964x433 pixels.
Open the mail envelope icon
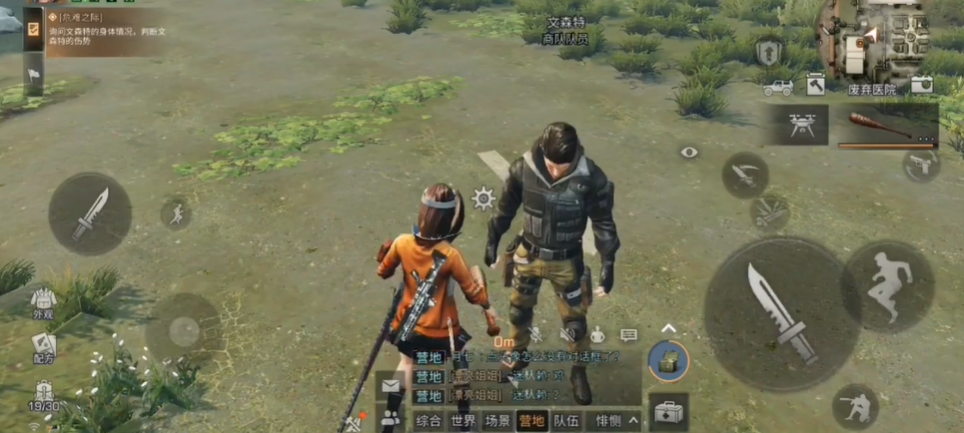tap(391, 385)
